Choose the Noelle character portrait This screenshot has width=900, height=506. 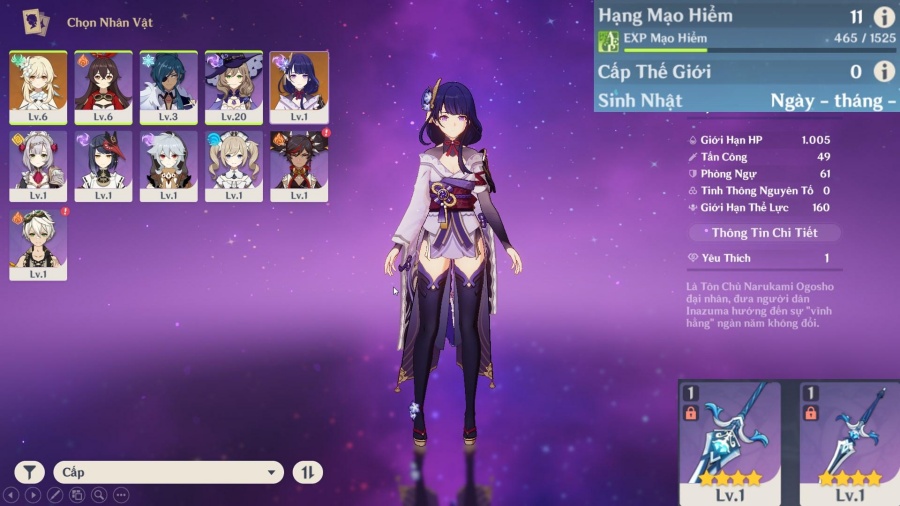tap(38, 165)
